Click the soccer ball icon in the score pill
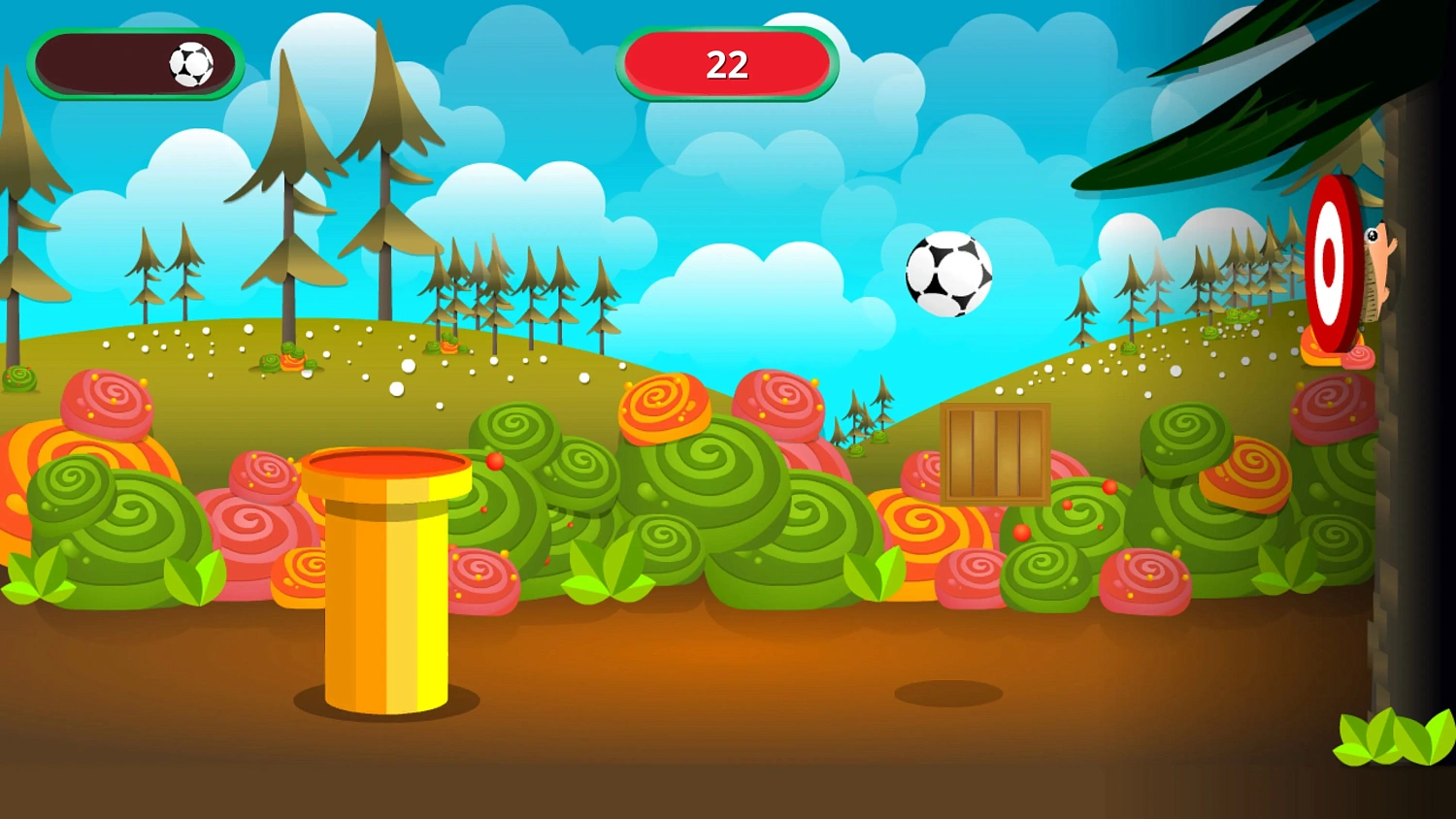The width and height of the screenshot is (1456, 819). [x=190, y=65]
